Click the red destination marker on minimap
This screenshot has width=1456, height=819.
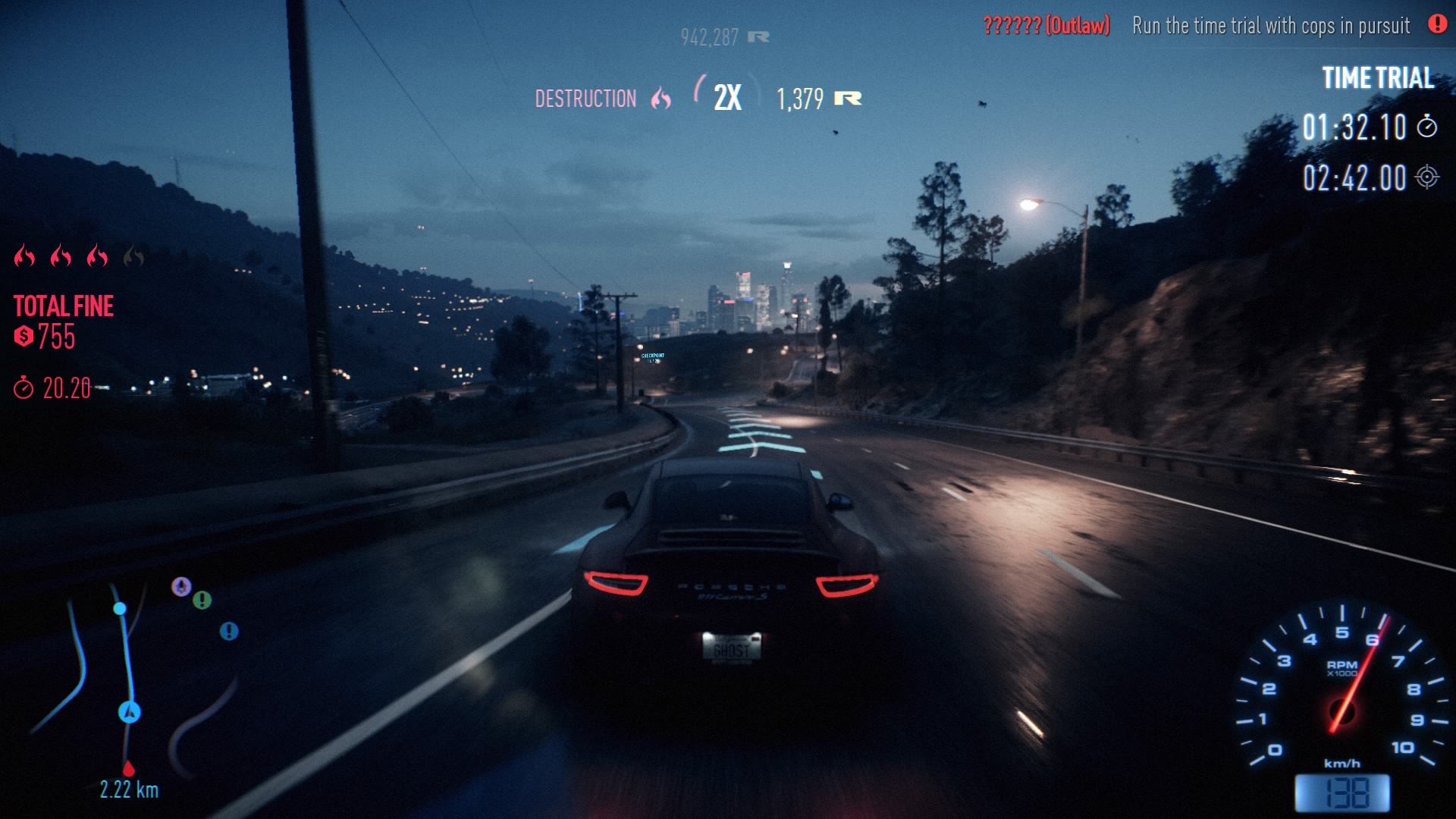(x=128, y=769)
